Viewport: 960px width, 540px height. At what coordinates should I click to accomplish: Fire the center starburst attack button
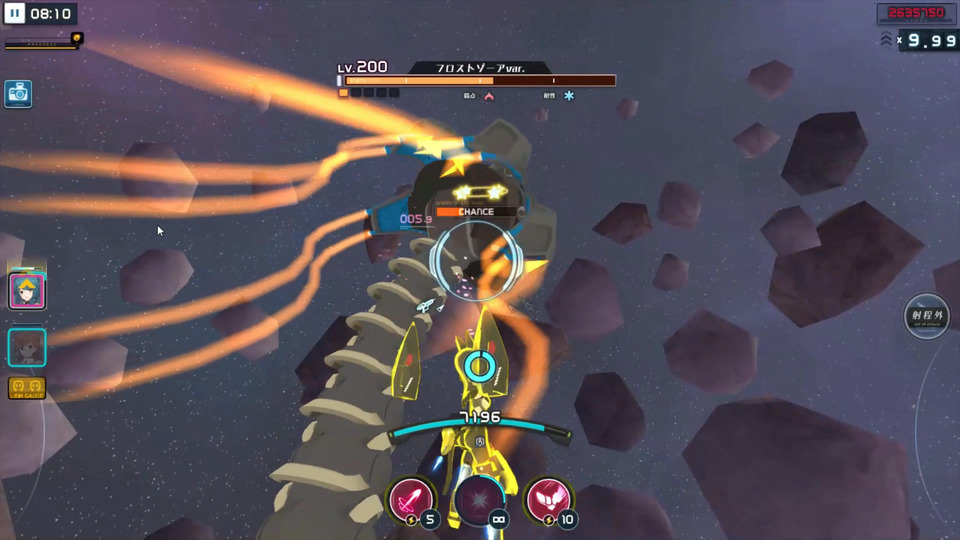pyautogui.click(x=478, y=497)
